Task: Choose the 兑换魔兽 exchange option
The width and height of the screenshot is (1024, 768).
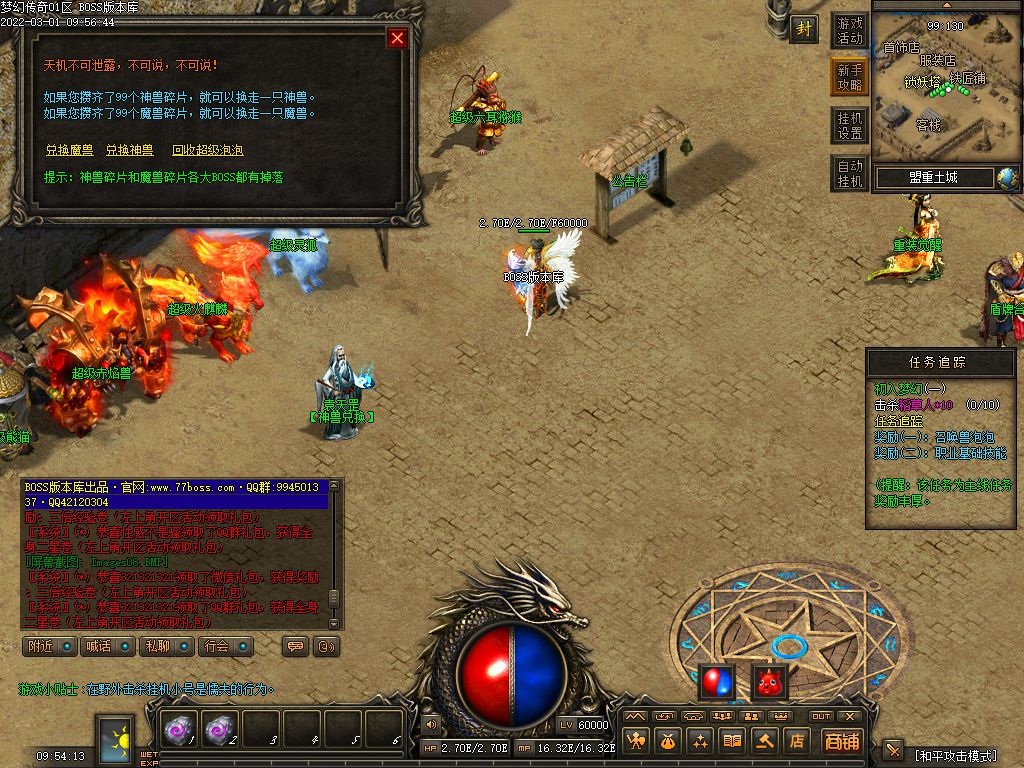Action: pos(69,150)
